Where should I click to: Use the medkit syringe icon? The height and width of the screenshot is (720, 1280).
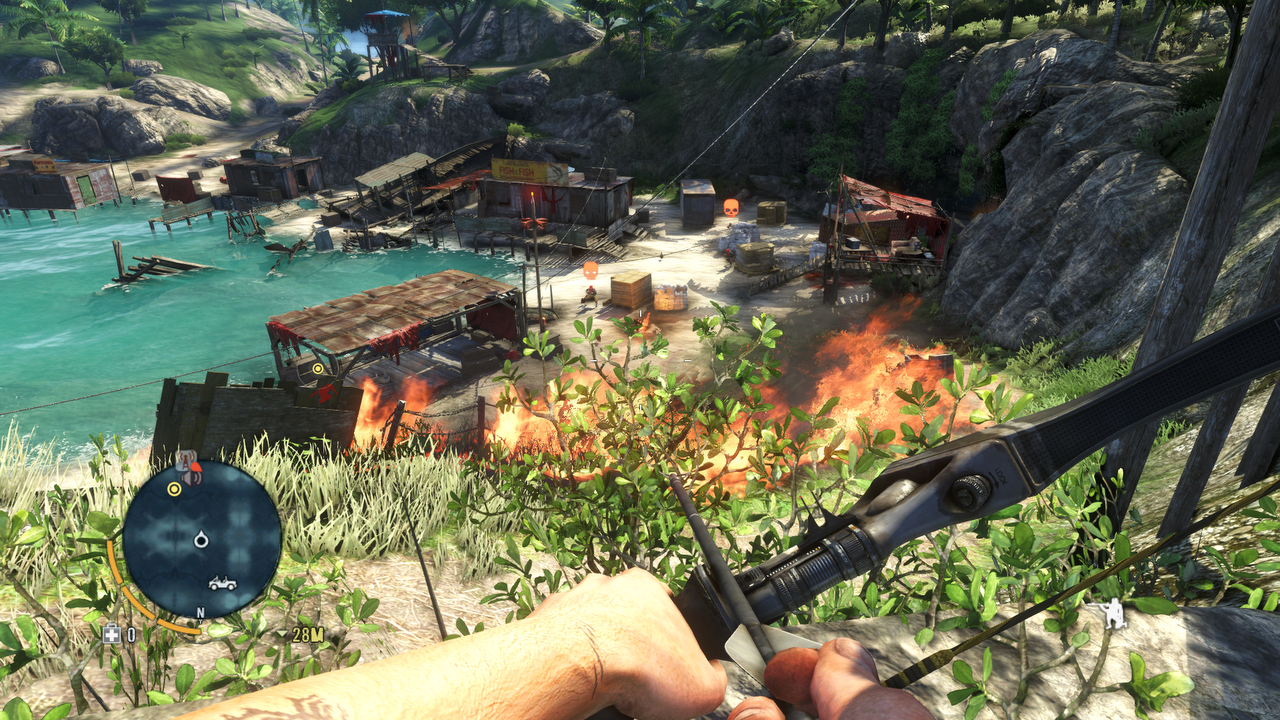coord(112,634)
